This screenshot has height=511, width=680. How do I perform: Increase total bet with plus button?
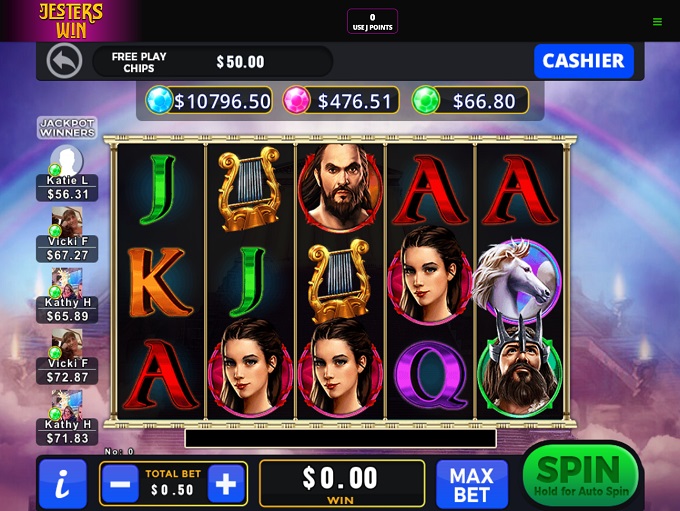(226, 484)
